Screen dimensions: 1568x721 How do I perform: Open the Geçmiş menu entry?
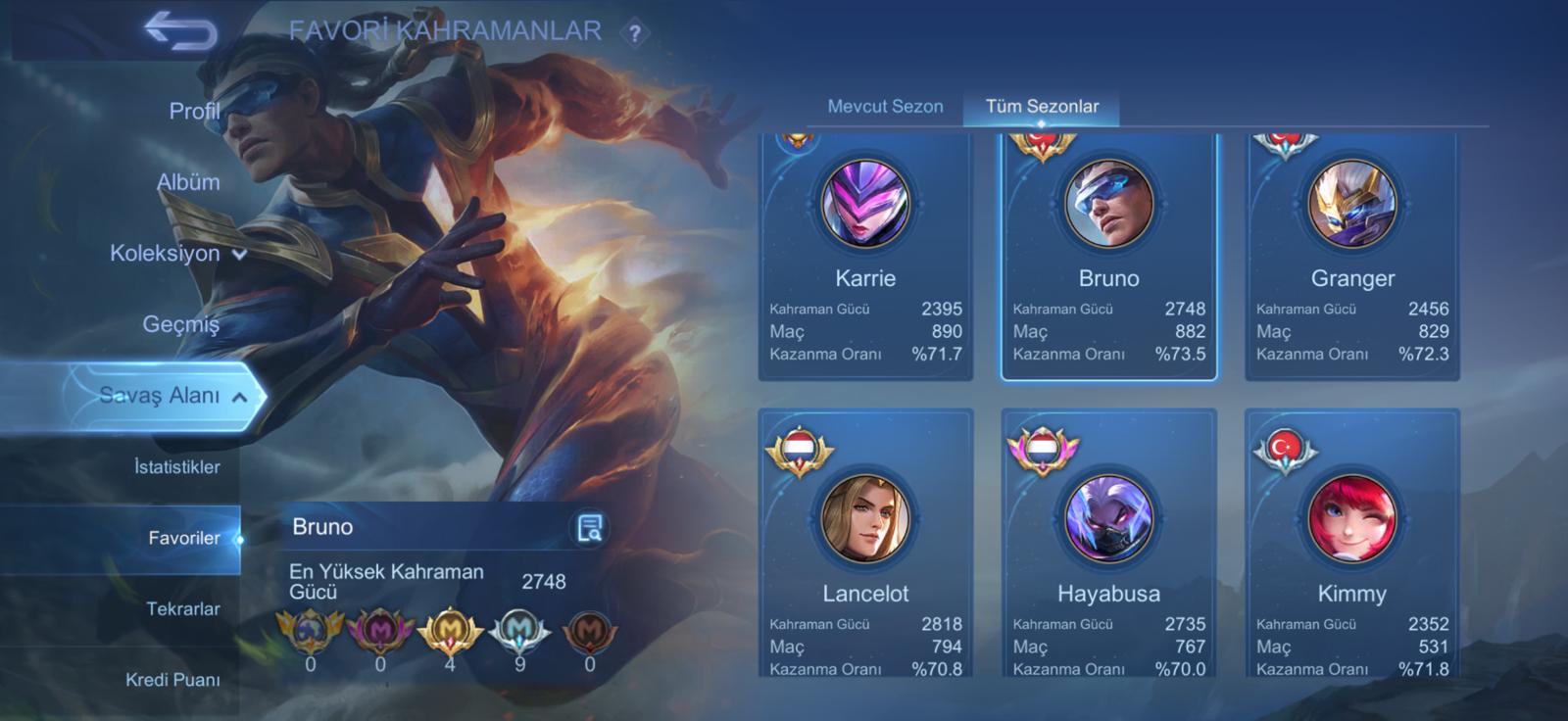pos(180,324)
